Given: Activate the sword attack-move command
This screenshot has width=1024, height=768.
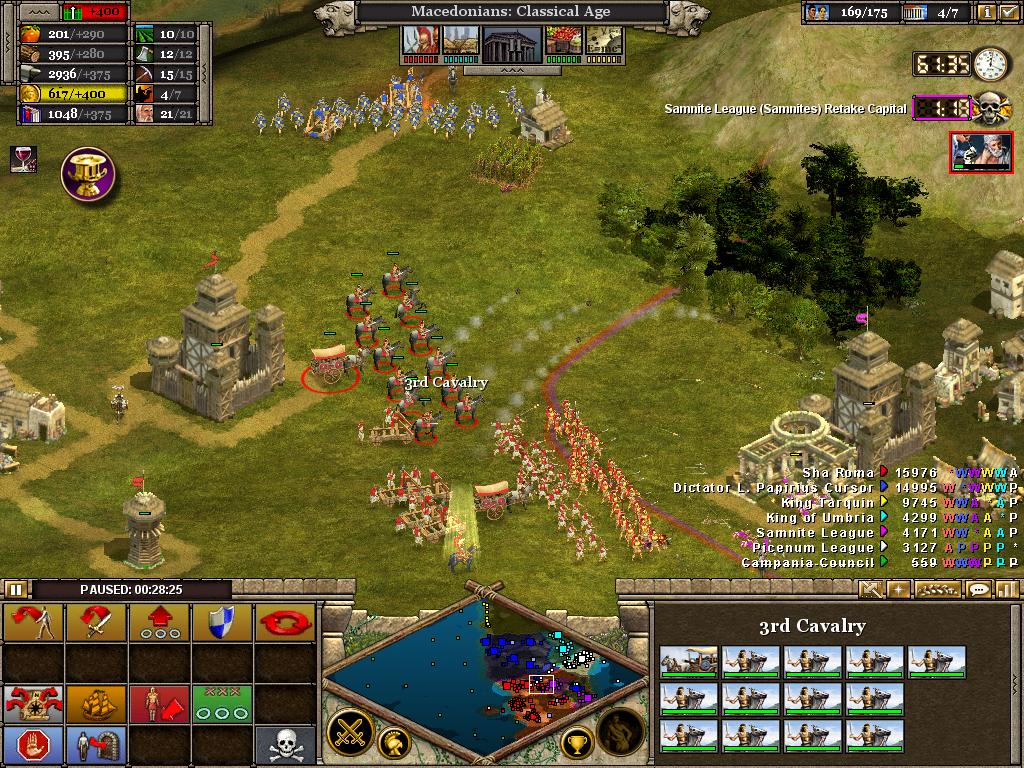Looking at the screenshot, I should [x=96, y=623].
